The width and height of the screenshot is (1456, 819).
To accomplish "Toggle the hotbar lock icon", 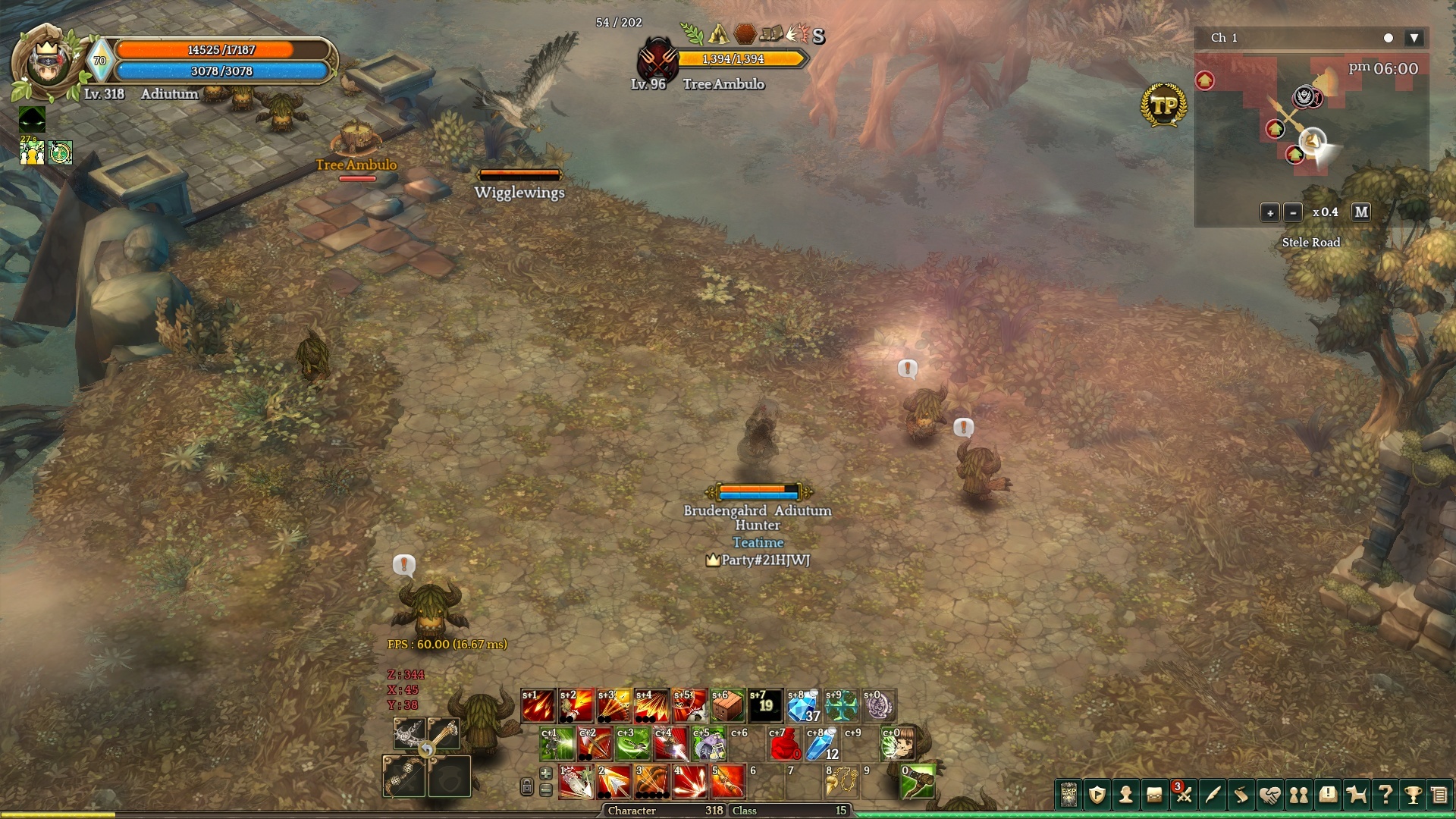I will (x=527, y=787).
